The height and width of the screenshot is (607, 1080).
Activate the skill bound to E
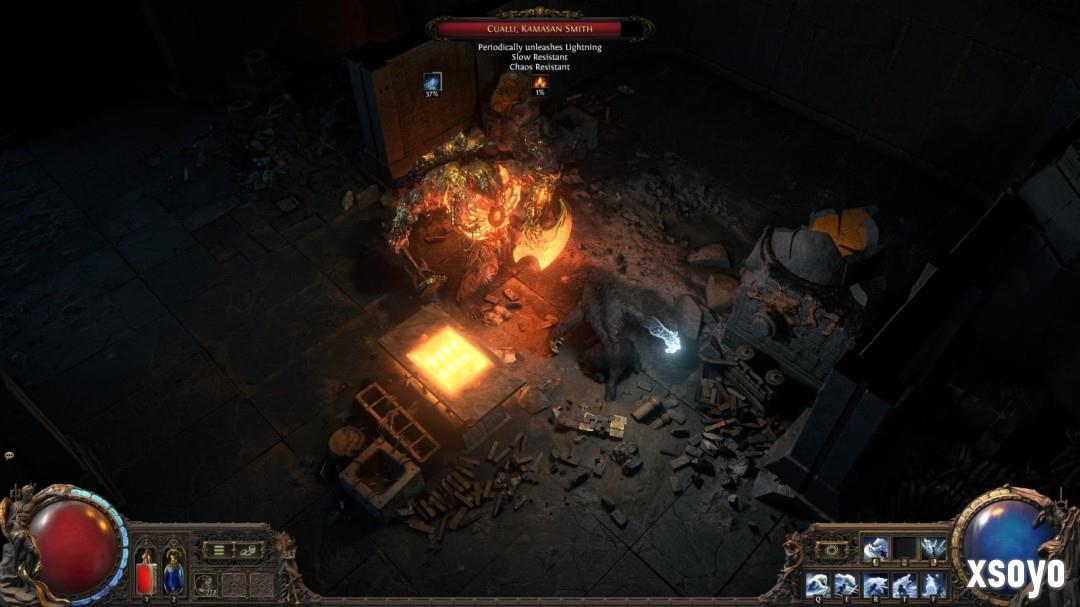coord(847,585)
